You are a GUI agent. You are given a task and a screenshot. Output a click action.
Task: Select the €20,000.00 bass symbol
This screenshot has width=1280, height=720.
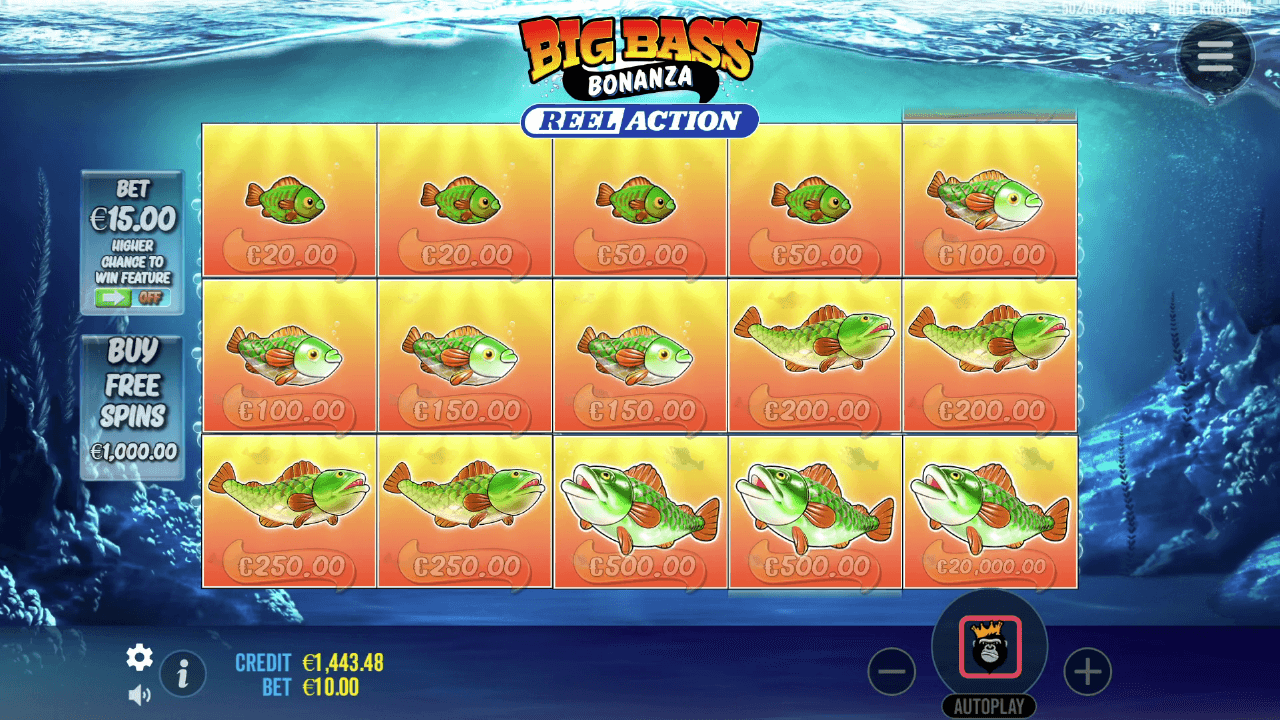[989, 510]
